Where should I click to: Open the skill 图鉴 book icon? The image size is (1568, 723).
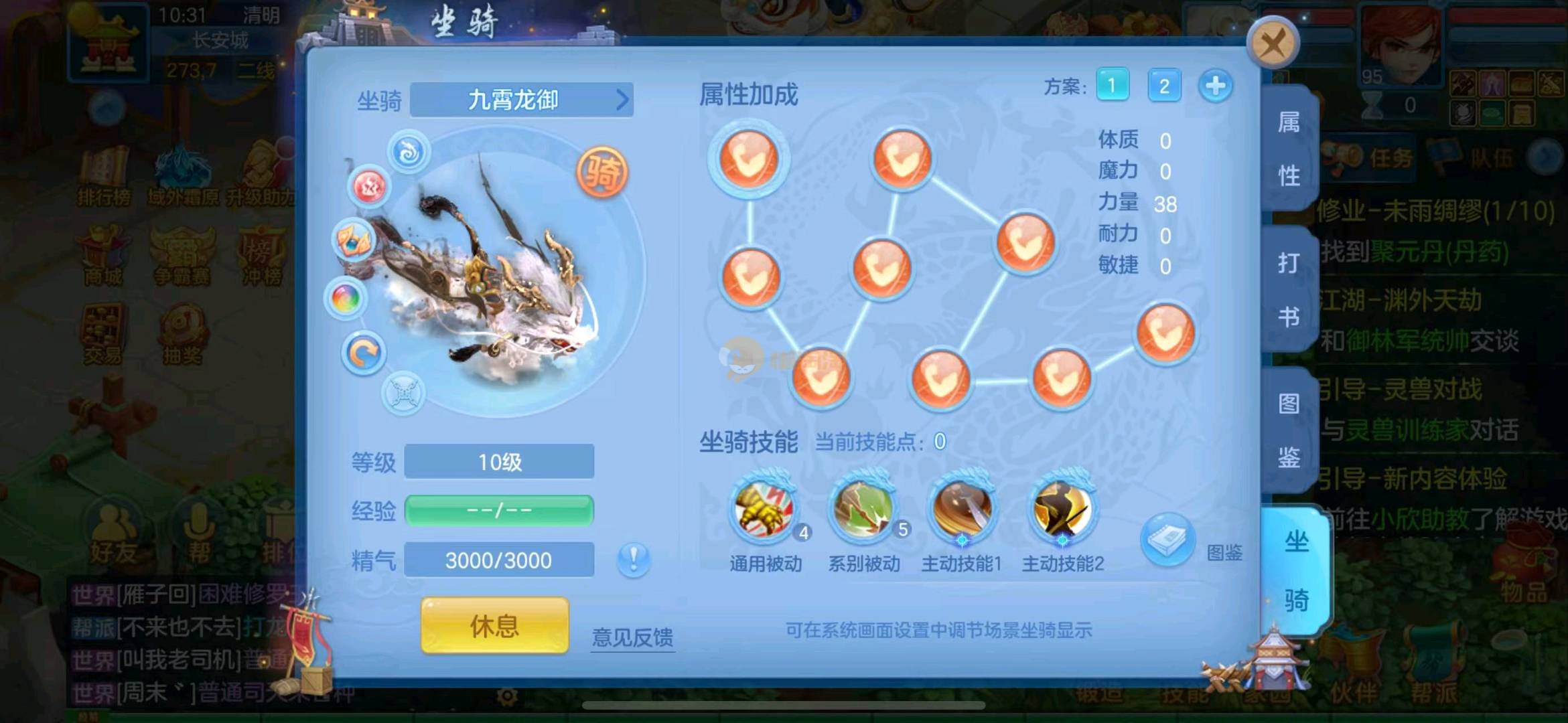[1168, 540]
